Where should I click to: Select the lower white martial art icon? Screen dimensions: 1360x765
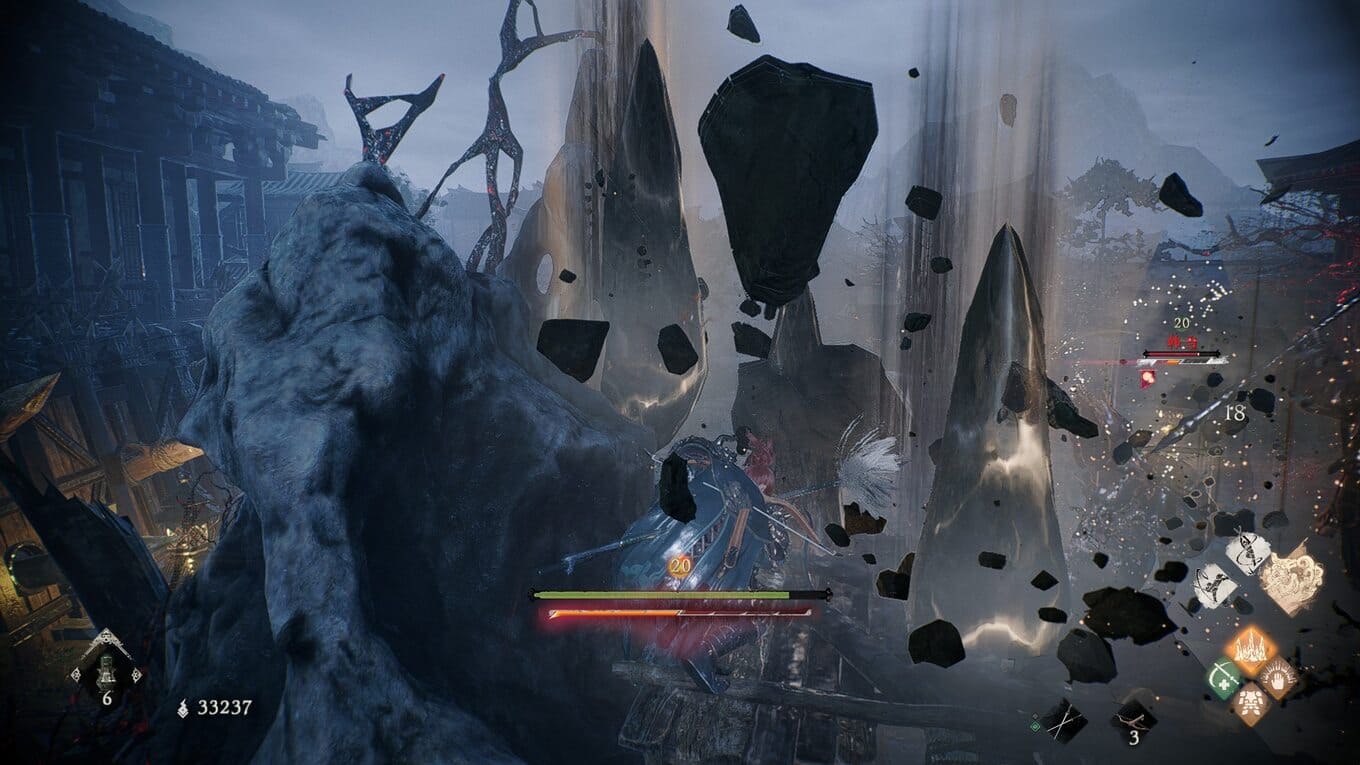[x=1216, y=585]
